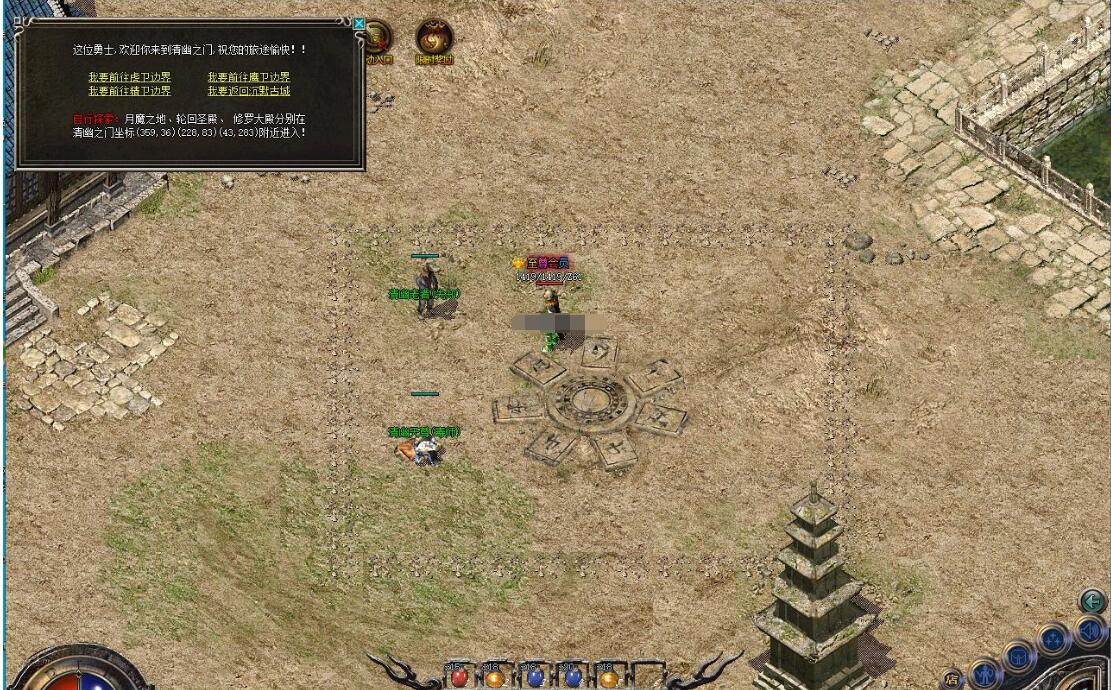Open the 活动入口 icon beside the dialog
Viewport: 1111px width, 690px height.
point(379,40)
